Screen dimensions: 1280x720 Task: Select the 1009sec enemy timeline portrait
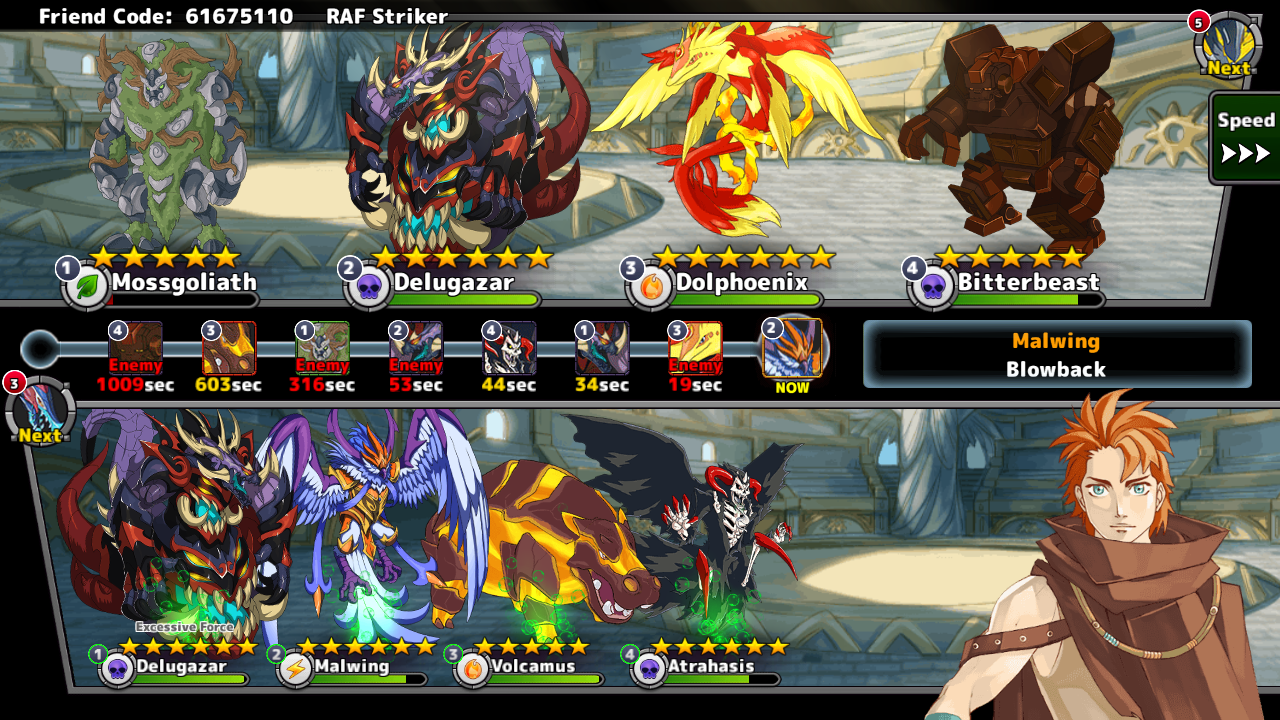coord(135,348)
